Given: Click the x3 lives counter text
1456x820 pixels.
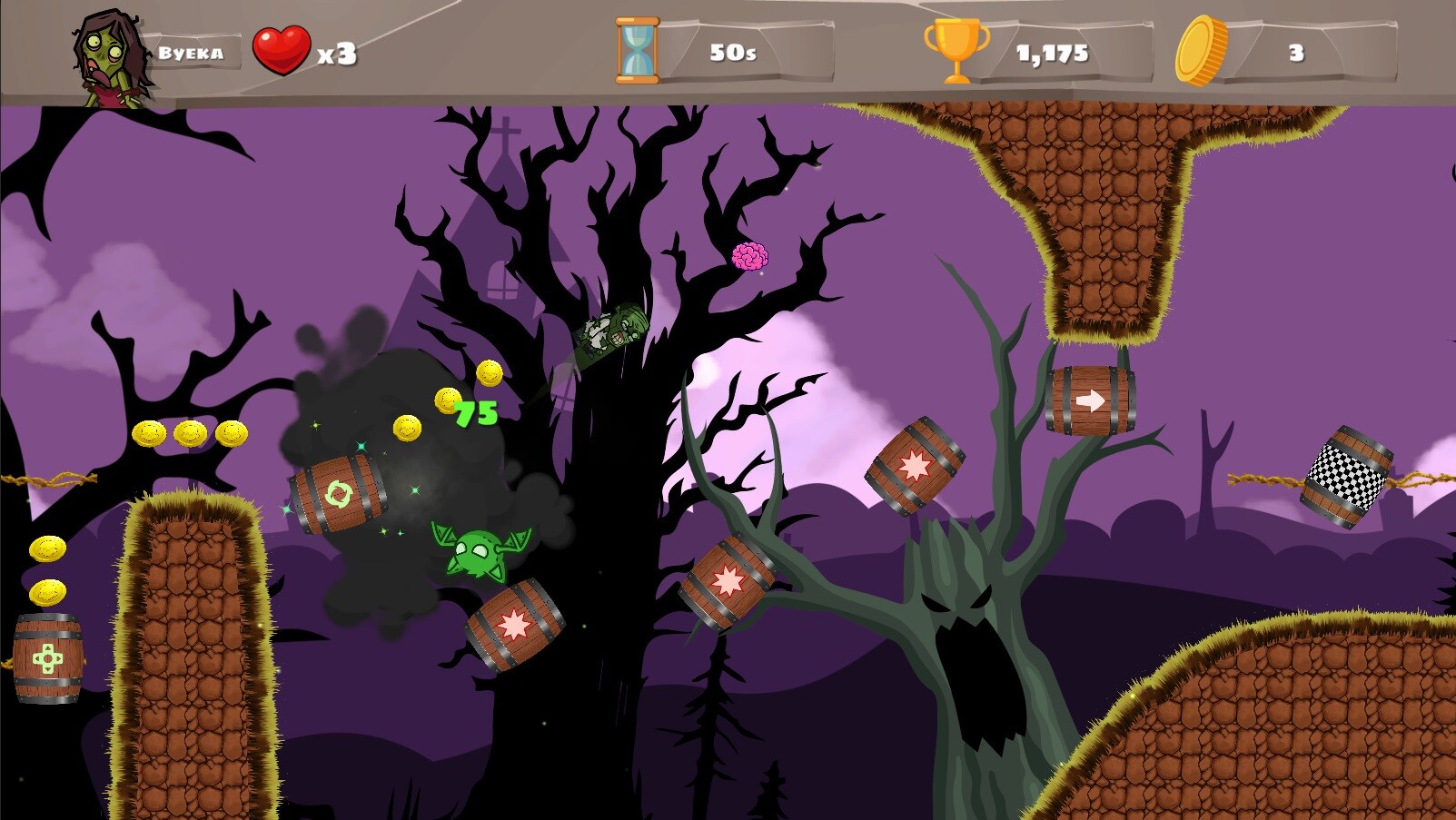Looking at the screenshot, I should tap(338, 54).
